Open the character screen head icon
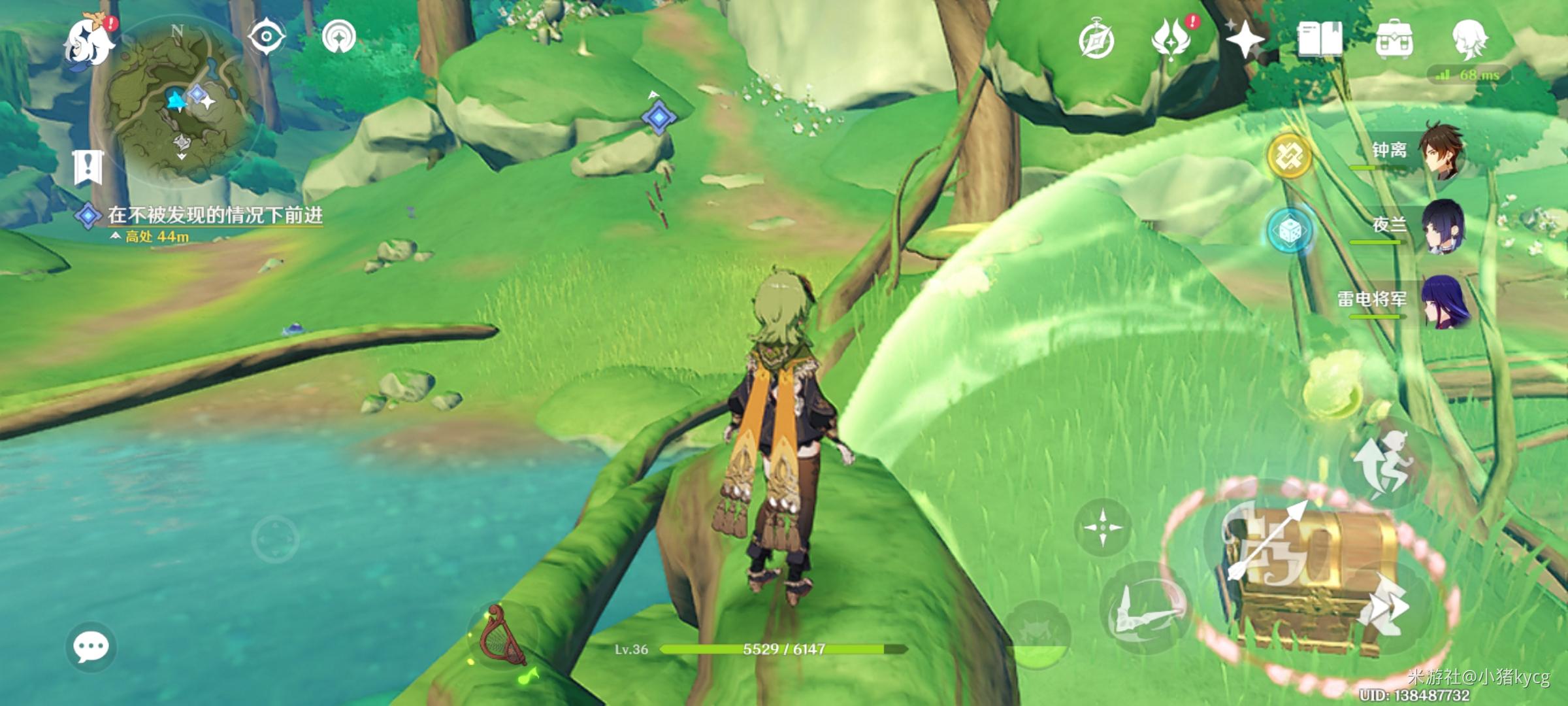Viewport: 1568px width, 706px height. click(1469, 39)
